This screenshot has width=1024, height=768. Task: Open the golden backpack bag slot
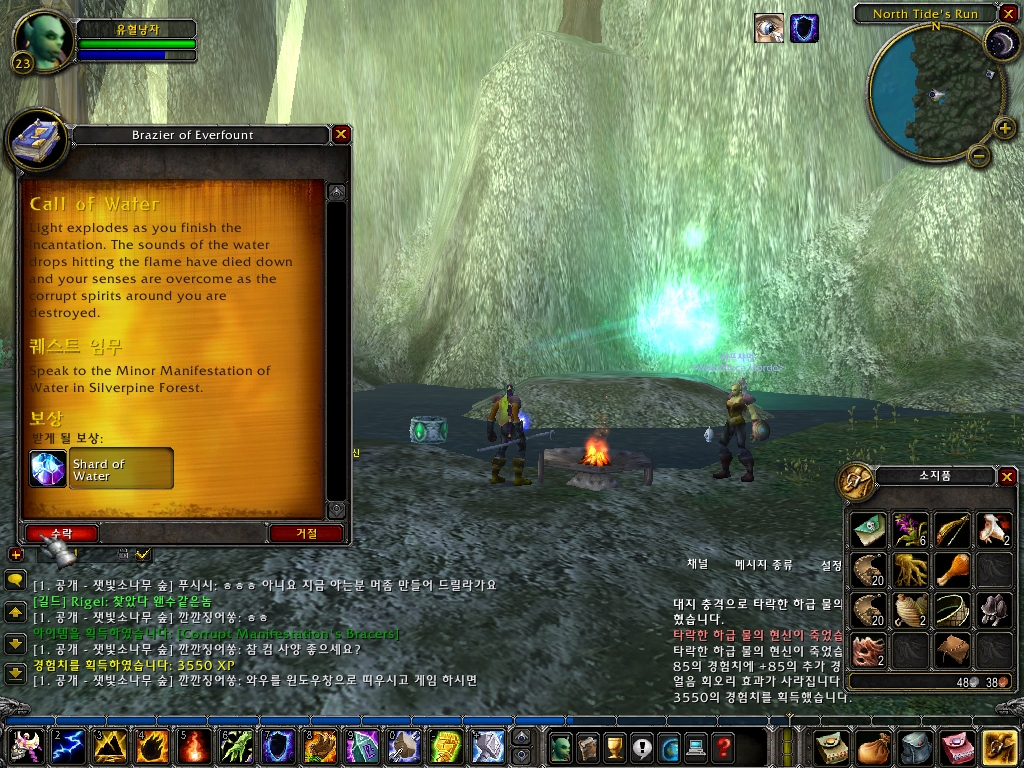(999, 746)
